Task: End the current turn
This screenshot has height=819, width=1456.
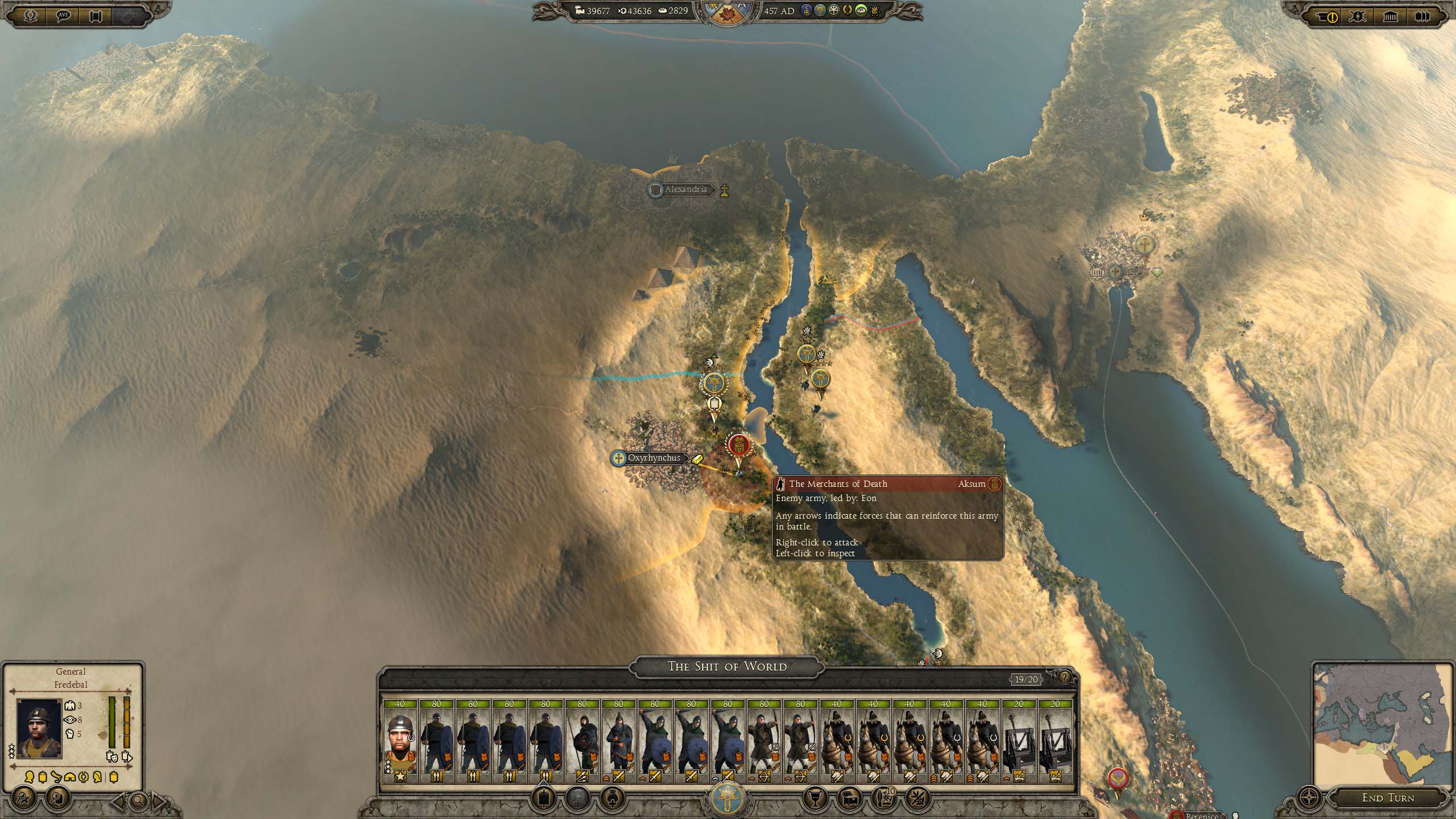Action: click(x=1388, y=798)
